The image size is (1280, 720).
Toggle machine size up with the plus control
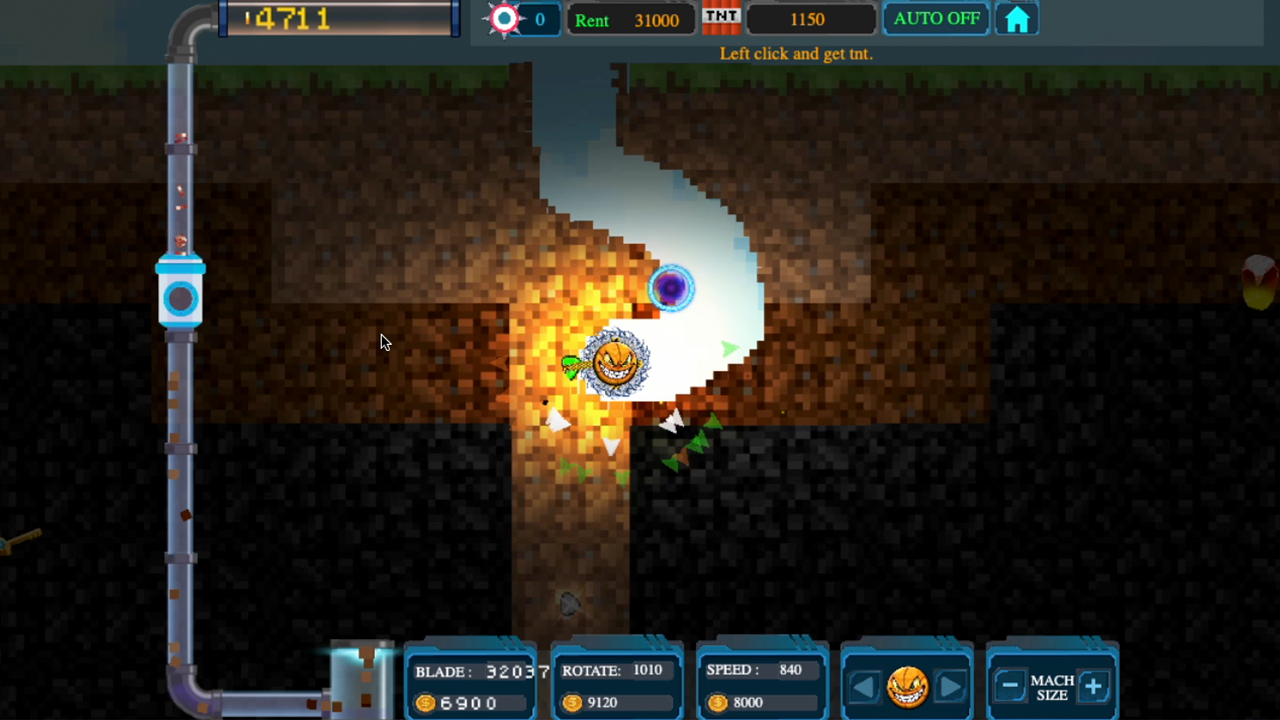pyautogui.click(x=1094, y=685)
